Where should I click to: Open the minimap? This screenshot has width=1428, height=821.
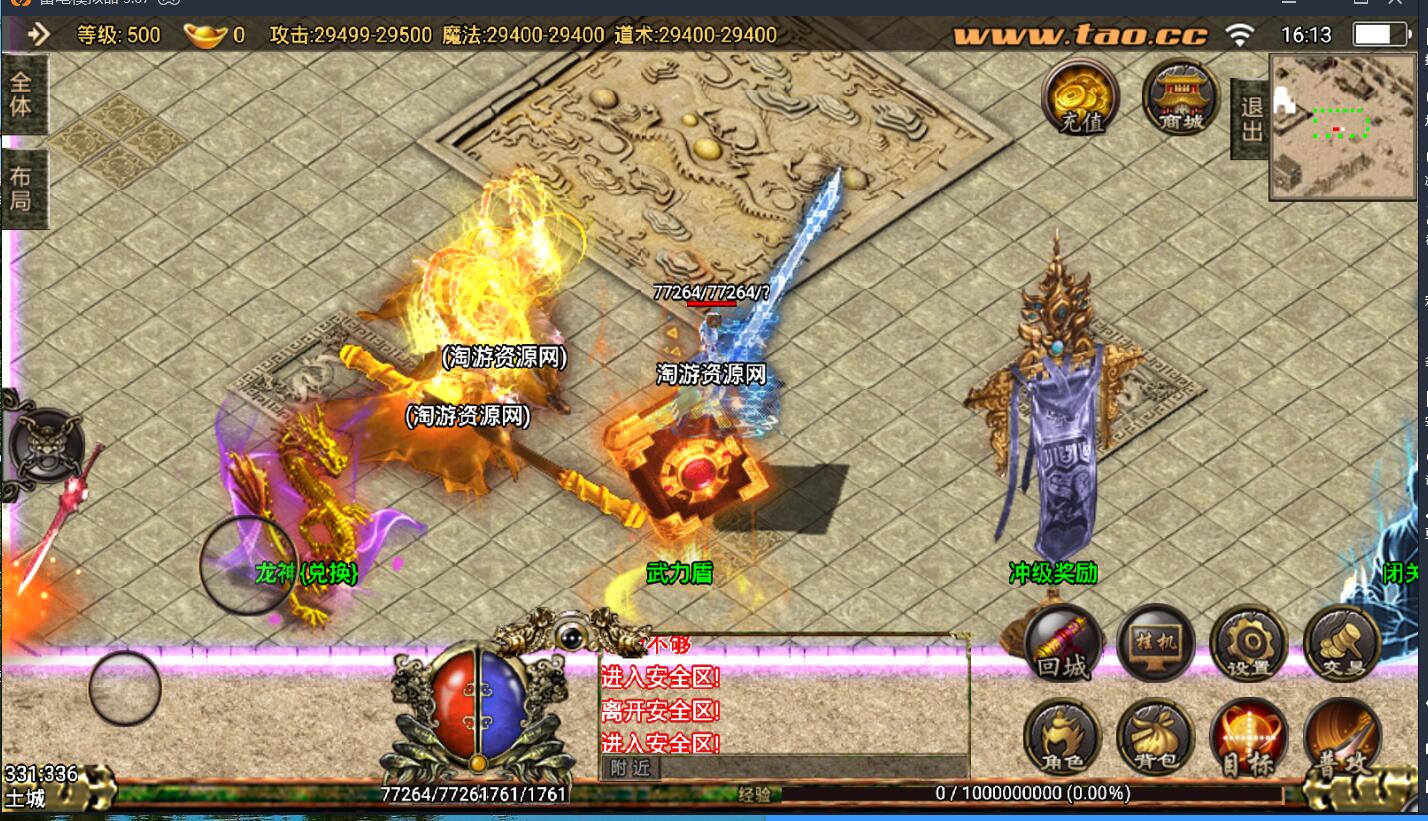coord(1340,125)
